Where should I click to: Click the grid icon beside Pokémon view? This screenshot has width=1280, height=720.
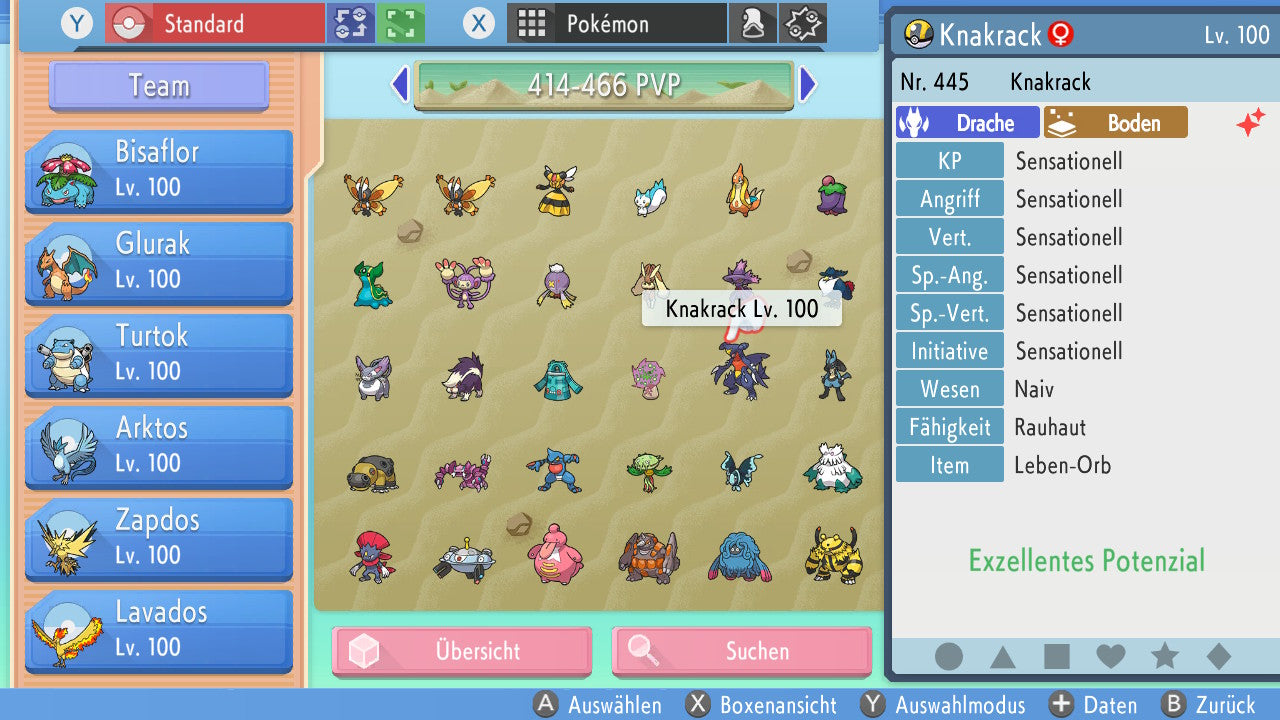click(533, 23)
